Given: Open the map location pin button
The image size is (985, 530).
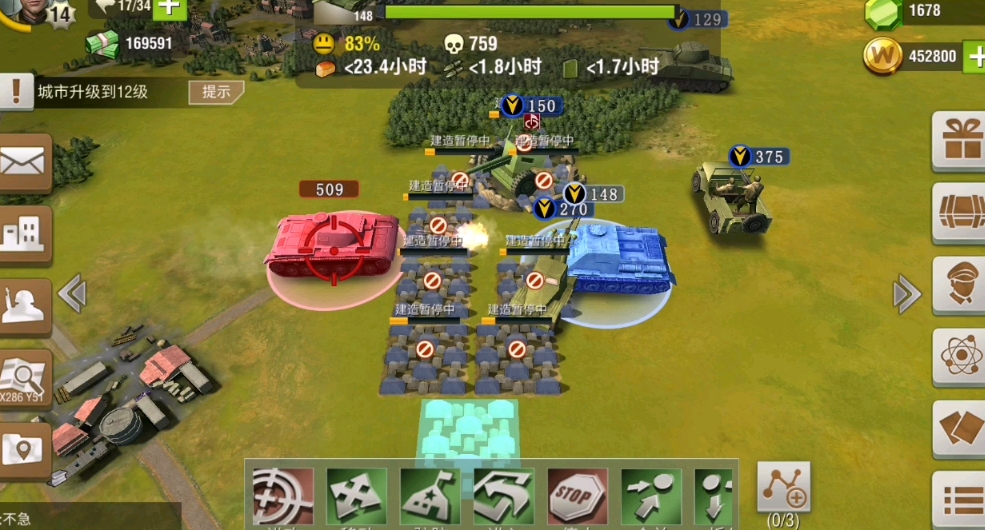Looking at the screenshot, I should click(24, 450).
